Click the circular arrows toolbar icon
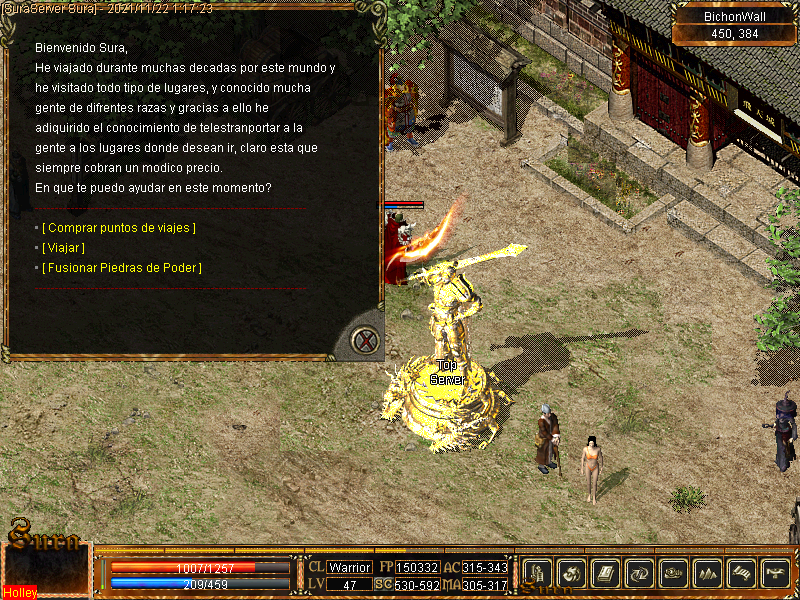The image size is (800, 600). point(639,573)
